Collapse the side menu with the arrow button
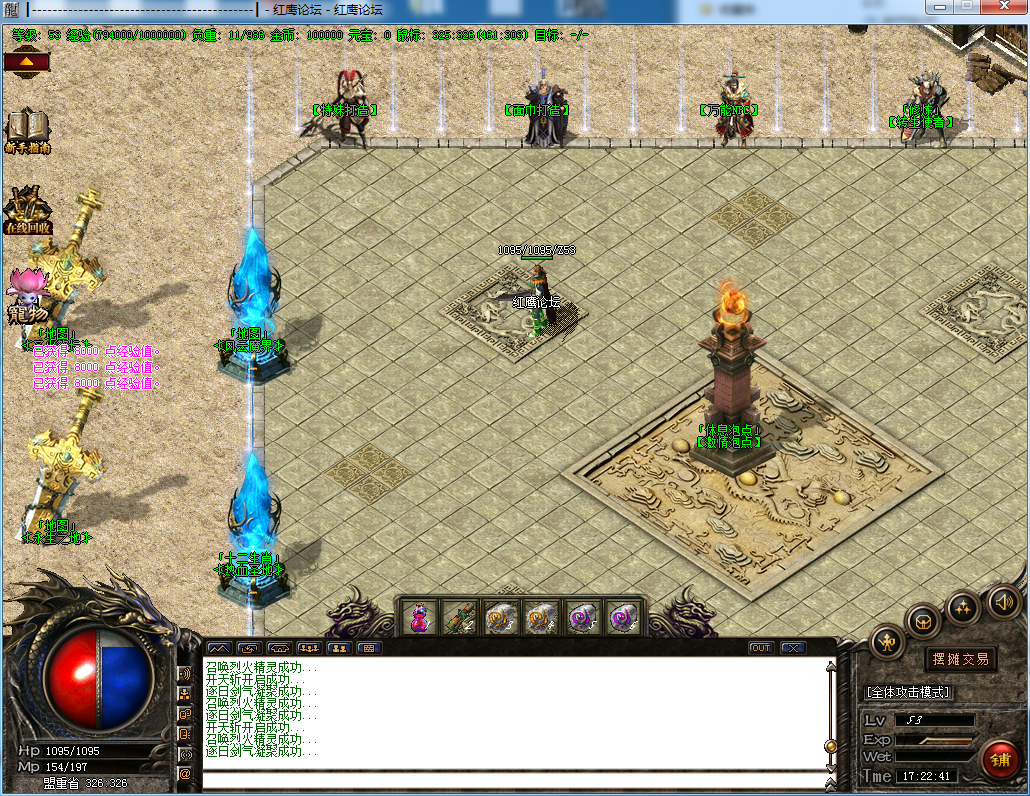The width and height of the screenshot is (1030, 796). point(27,62)
